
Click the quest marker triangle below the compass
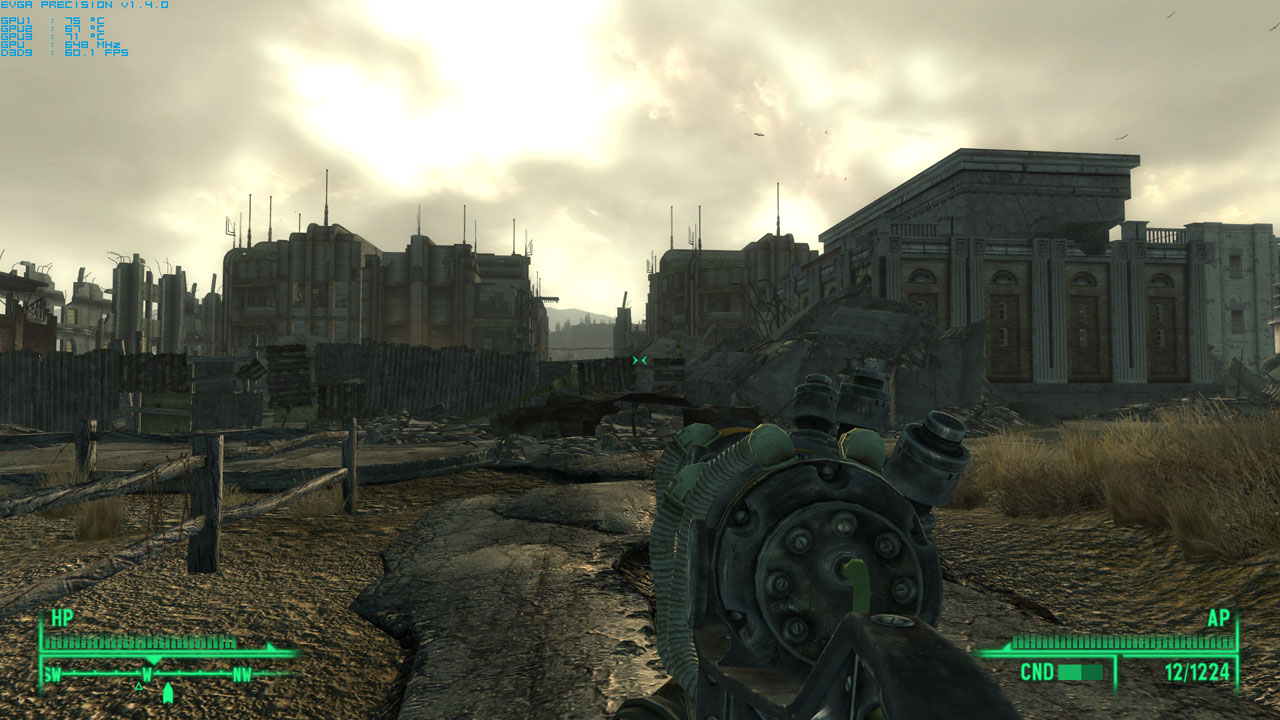[138, 687]
